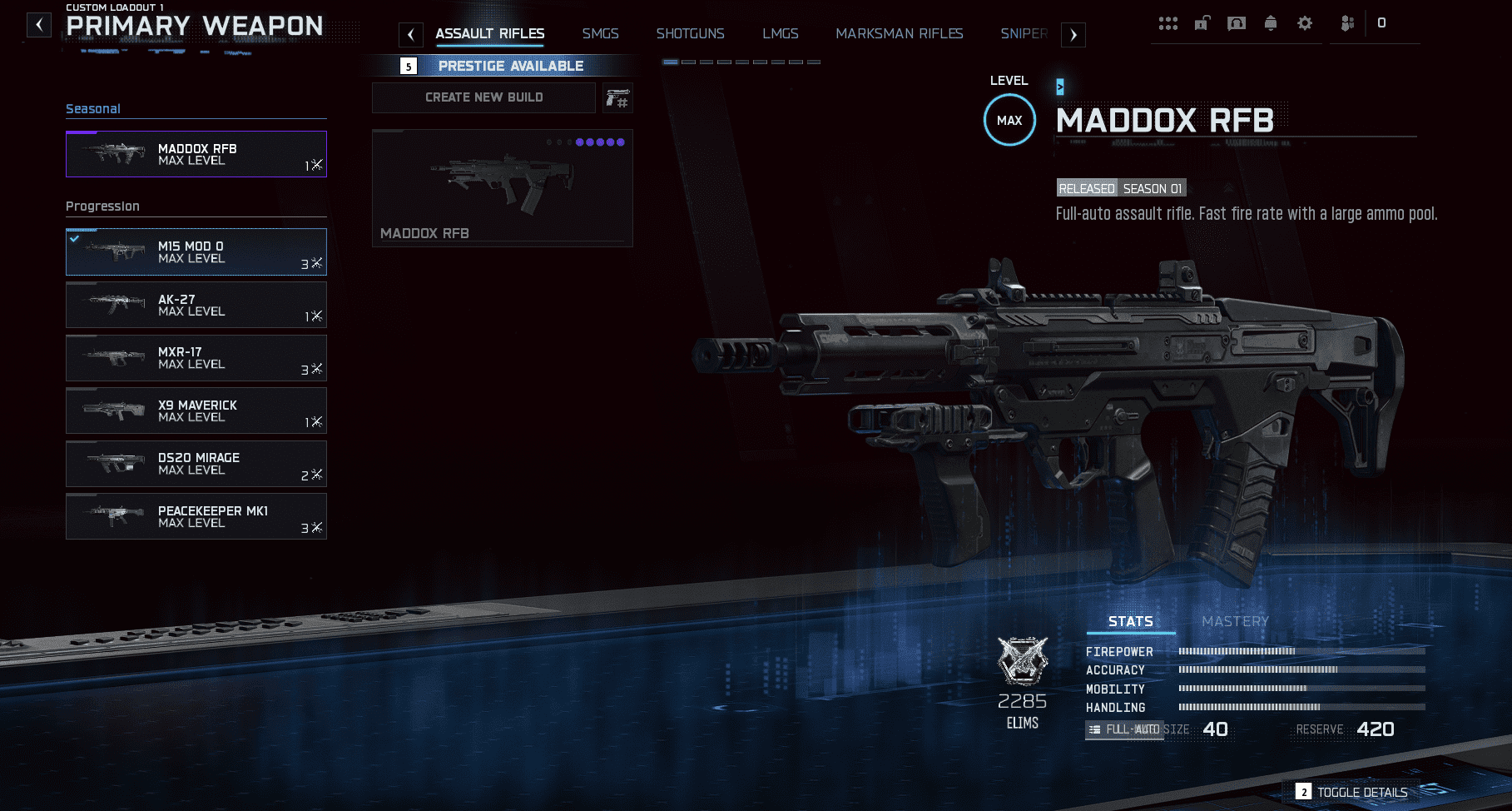Viewport: 1512px width, 811px height.
Task: Switch to the SMGs category
Action: point(600,34)
